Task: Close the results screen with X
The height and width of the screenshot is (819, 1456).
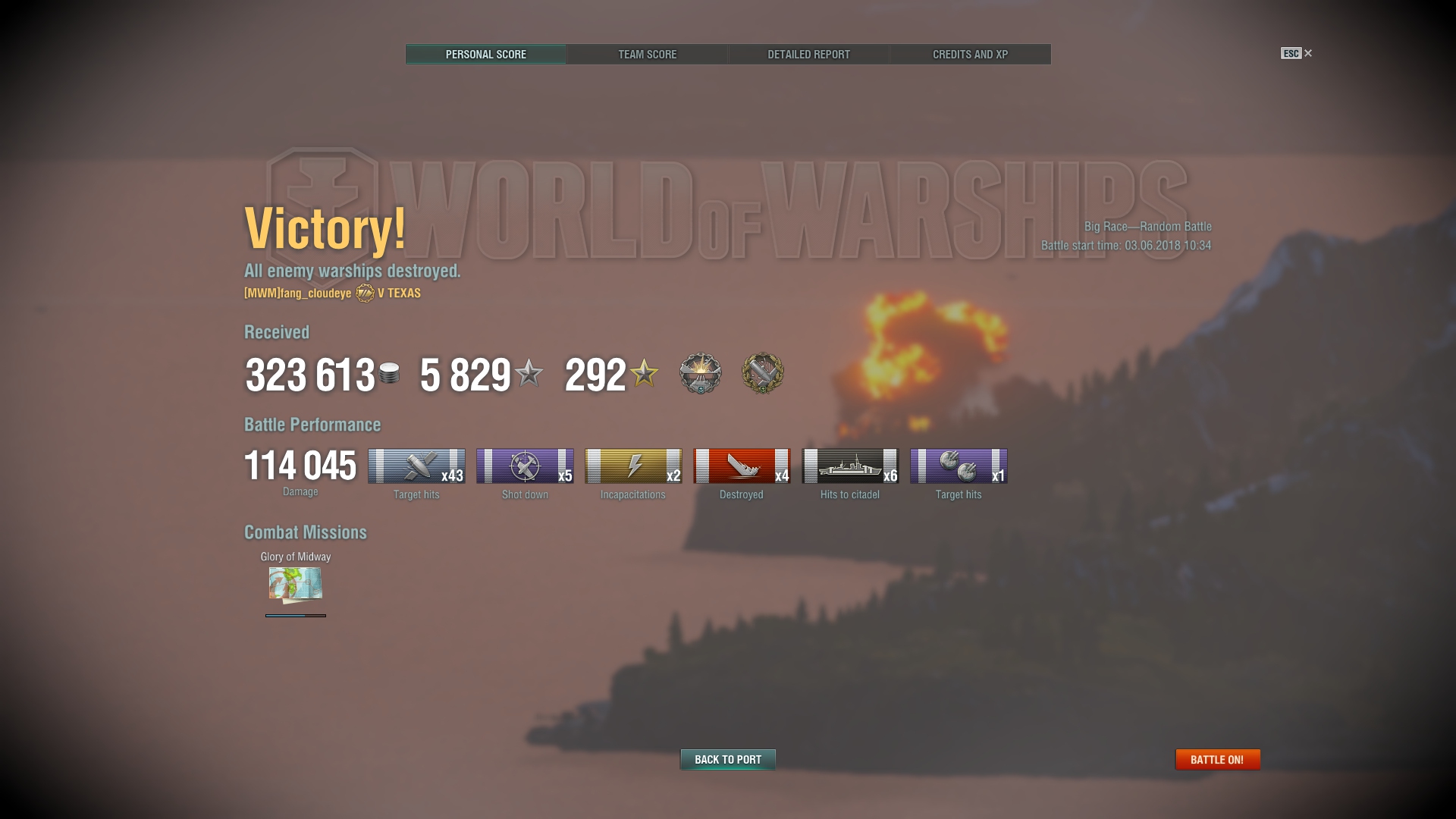Action: [1307, 53]
